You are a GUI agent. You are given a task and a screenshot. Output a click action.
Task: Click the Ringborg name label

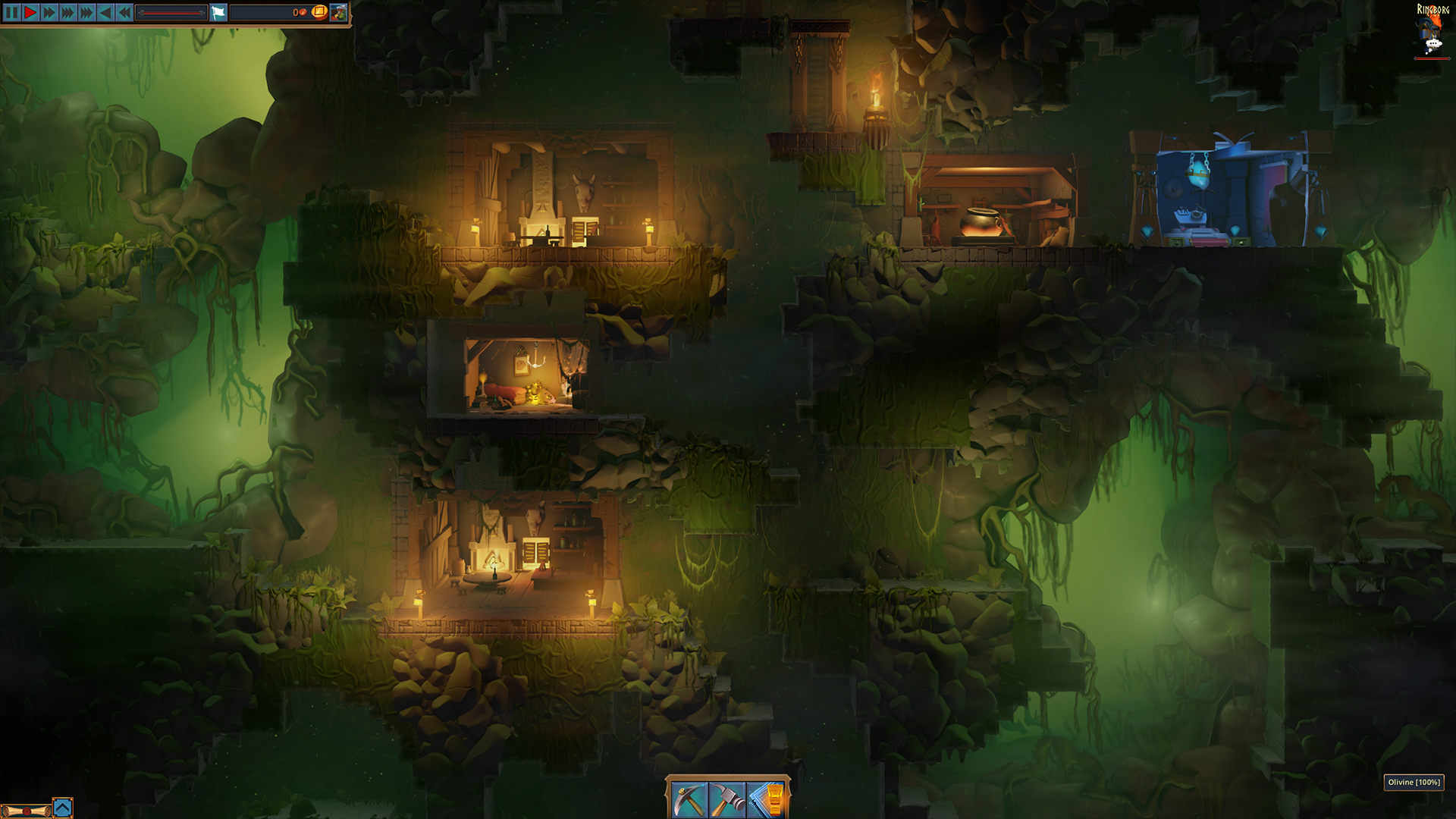tap(1433, 9)
